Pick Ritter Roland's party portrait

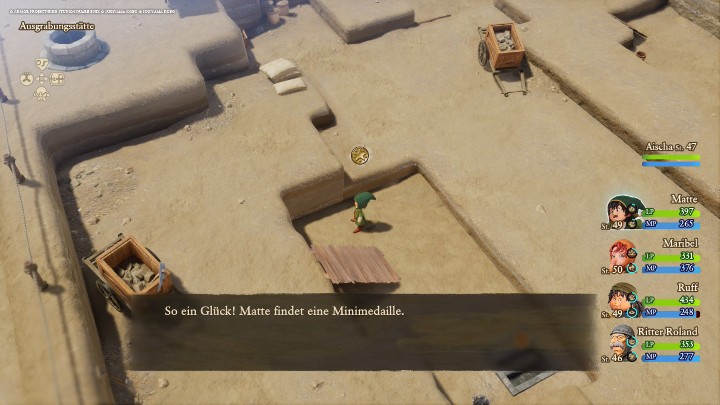pos(622,343)
